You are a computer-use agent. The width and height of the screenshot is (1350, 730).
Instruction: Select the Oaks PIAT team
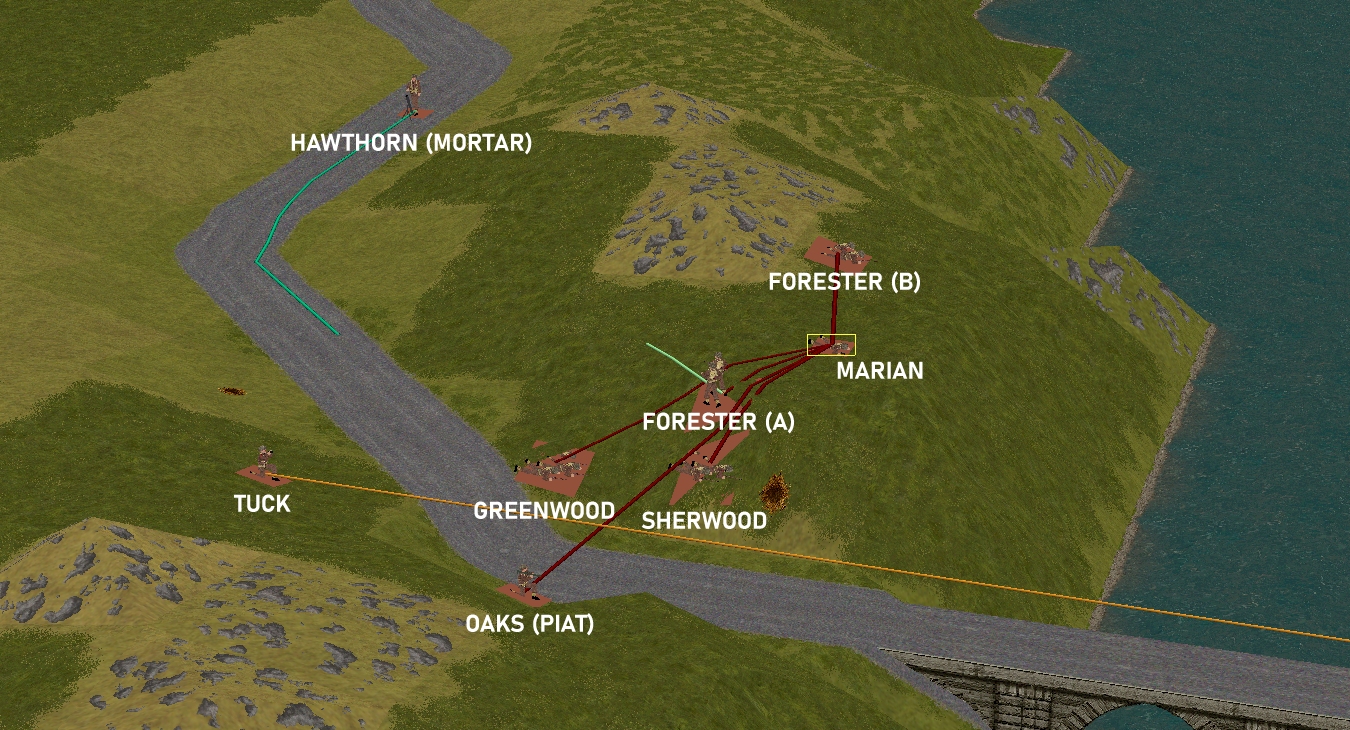[x=526, y=582]
